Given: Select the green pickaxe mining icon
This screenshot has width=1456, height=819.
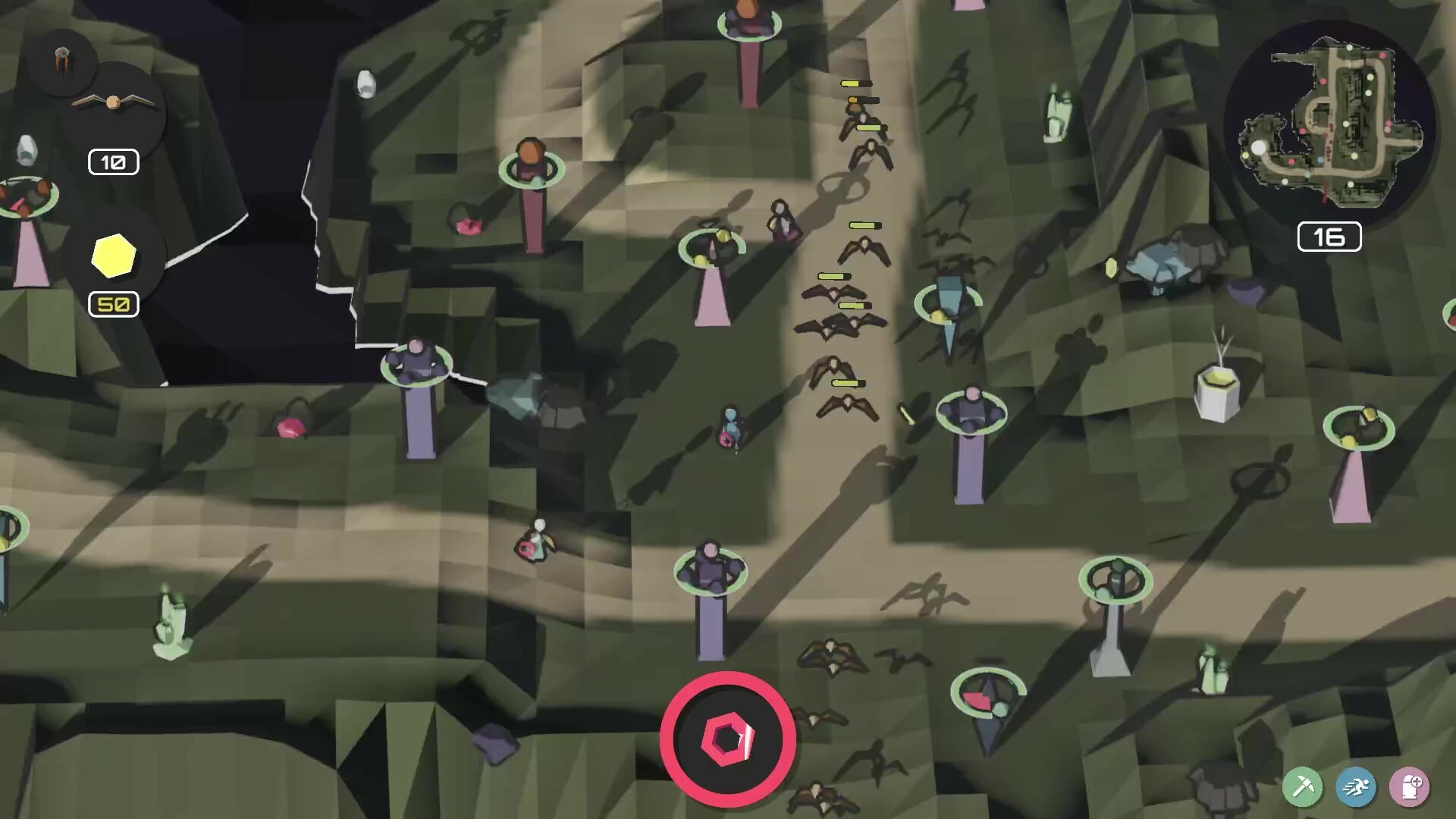Looking at the screenshot, I should pos(1302,786).
